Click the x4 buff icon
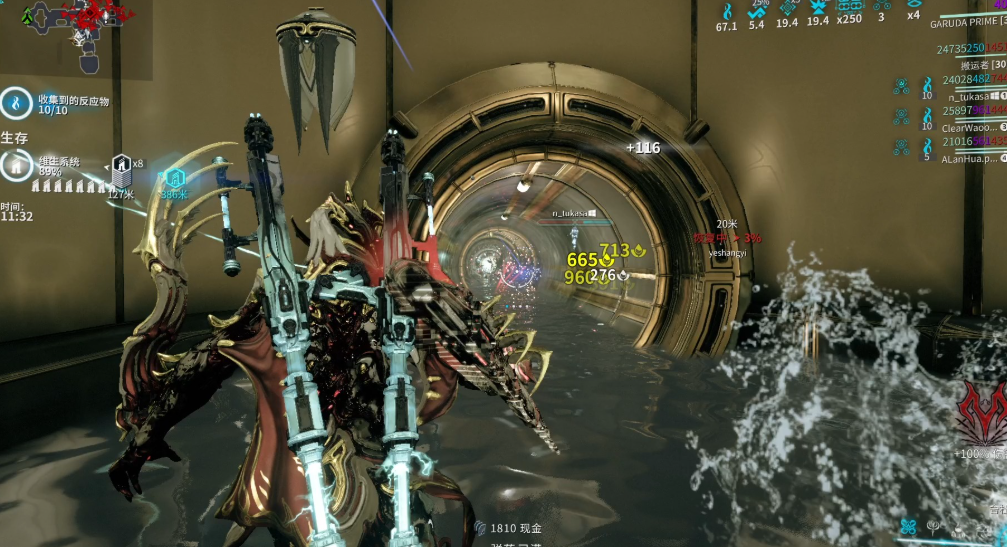Screen dimensions: 1007x547 (x=913, y=6)
